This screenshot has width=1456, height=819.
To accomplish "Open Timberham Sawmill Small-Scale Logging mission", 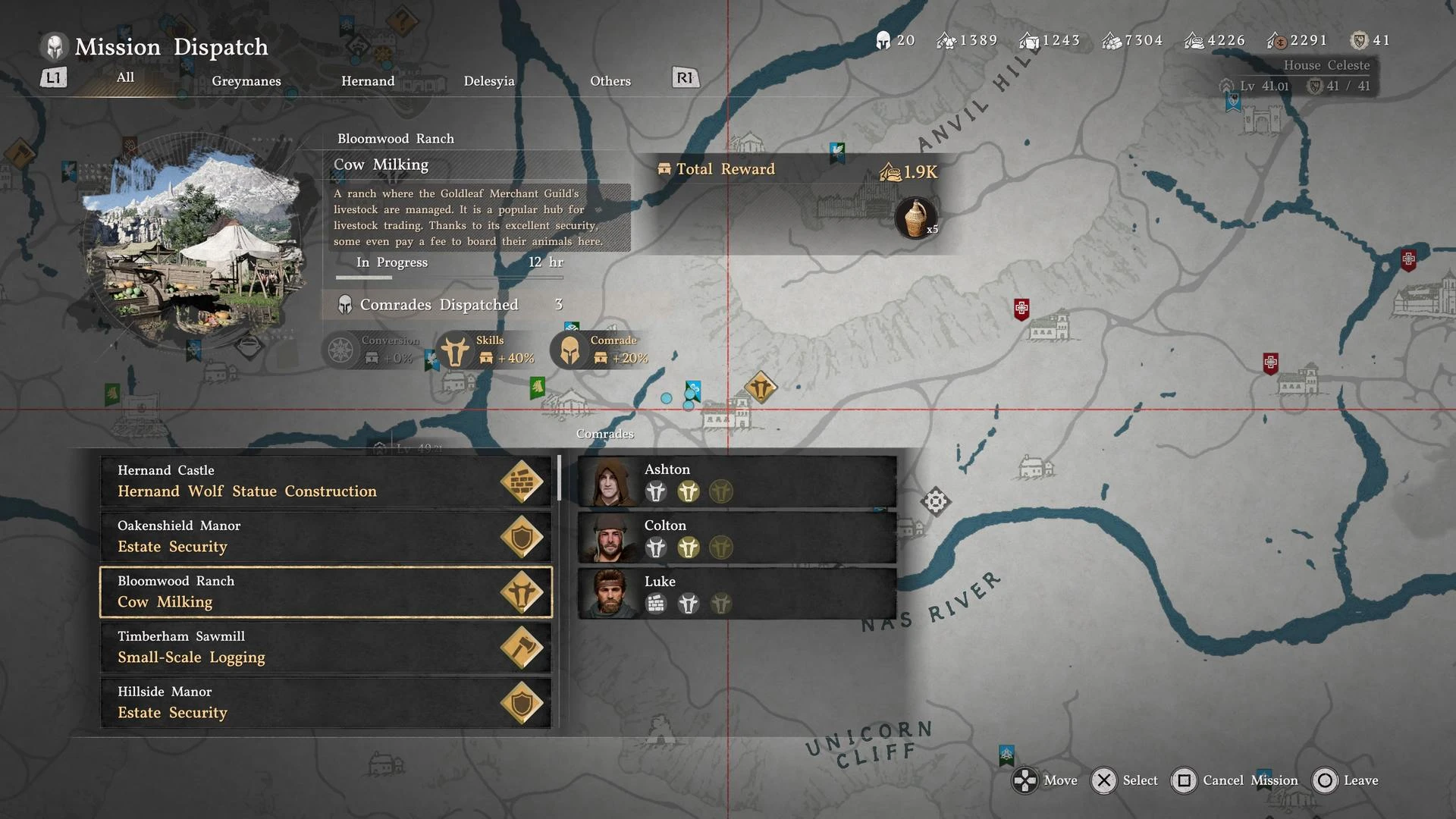I will pyautogui.click(x=326, y=648).
